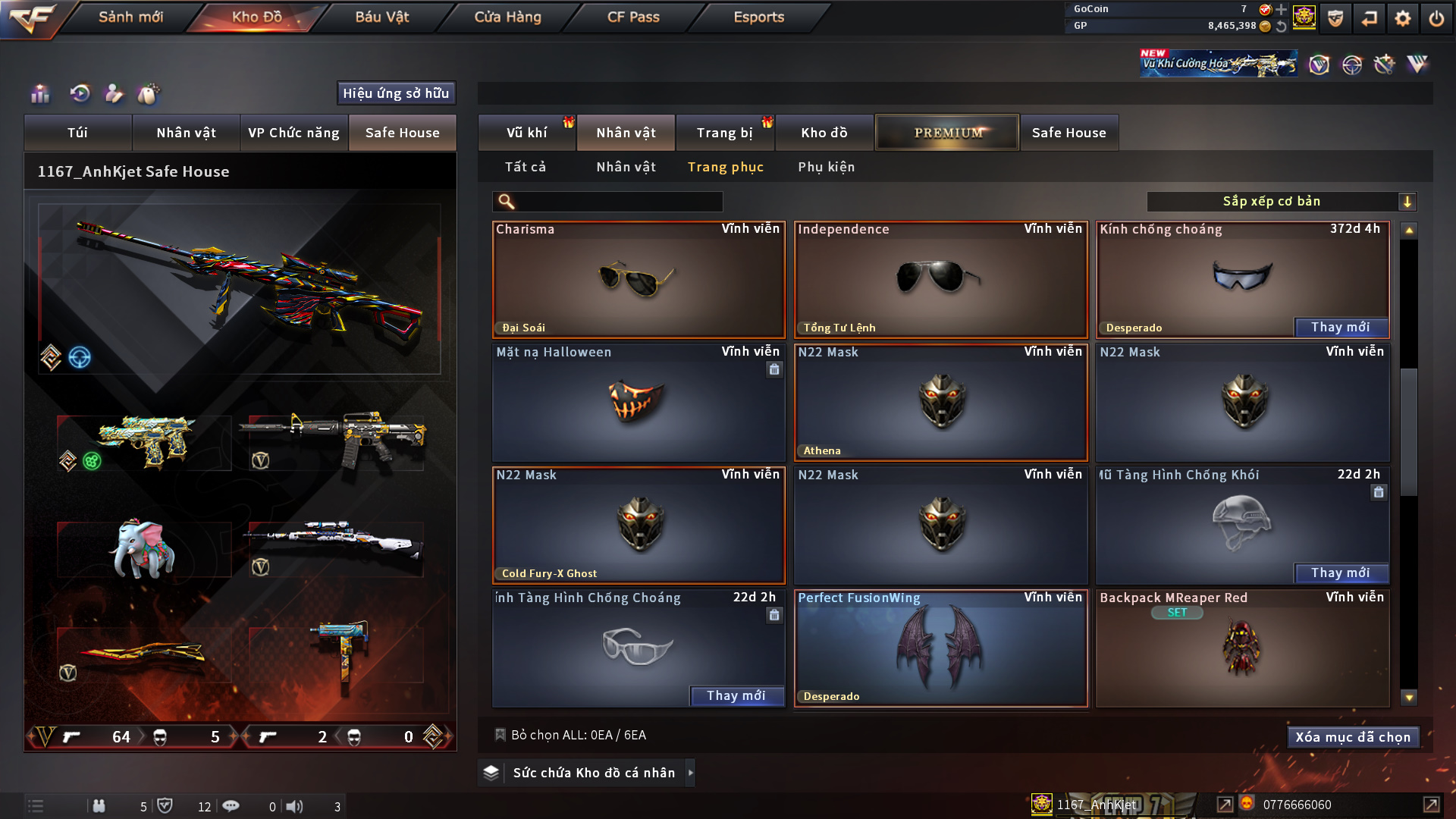Image resolution: width=1456 pixels, height=819 pixels.
Task: Show the Phụ kiện sub-category
Action: pos(826,167)
